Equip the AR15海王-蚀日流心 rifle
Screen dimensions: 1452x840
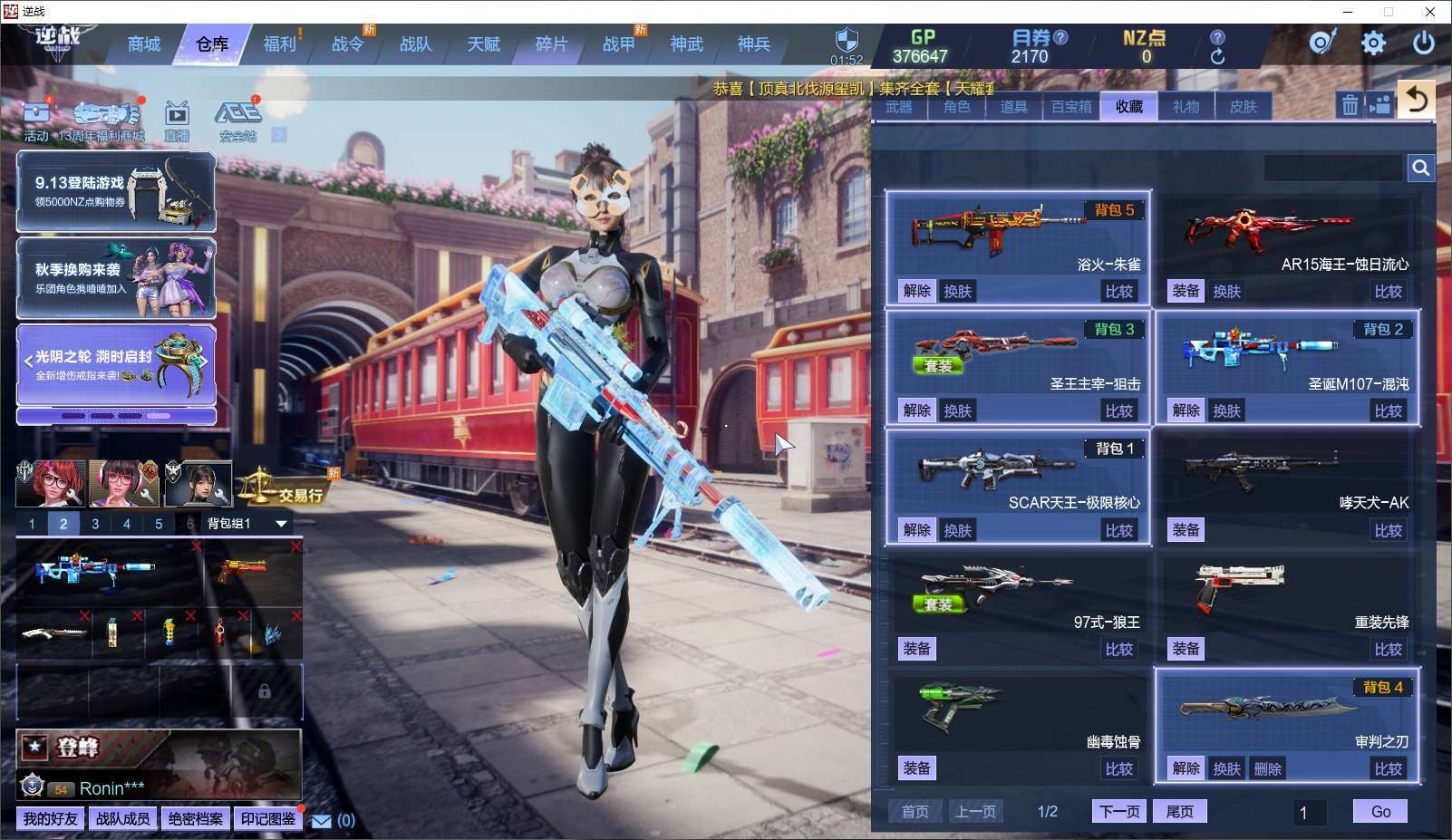point(1186,291)
